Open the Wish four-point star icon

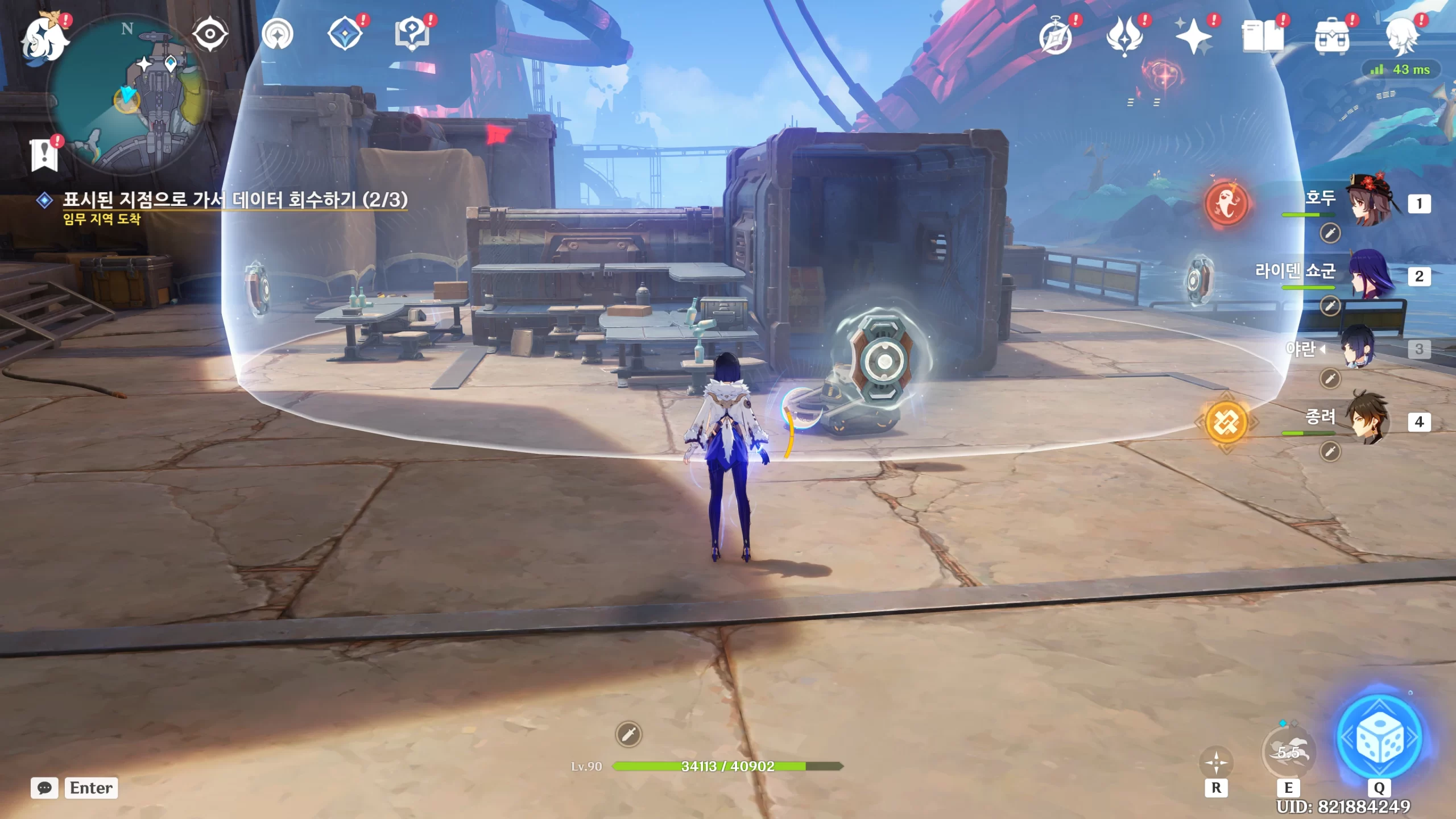pyautogui.click(x=1193, y=36)
